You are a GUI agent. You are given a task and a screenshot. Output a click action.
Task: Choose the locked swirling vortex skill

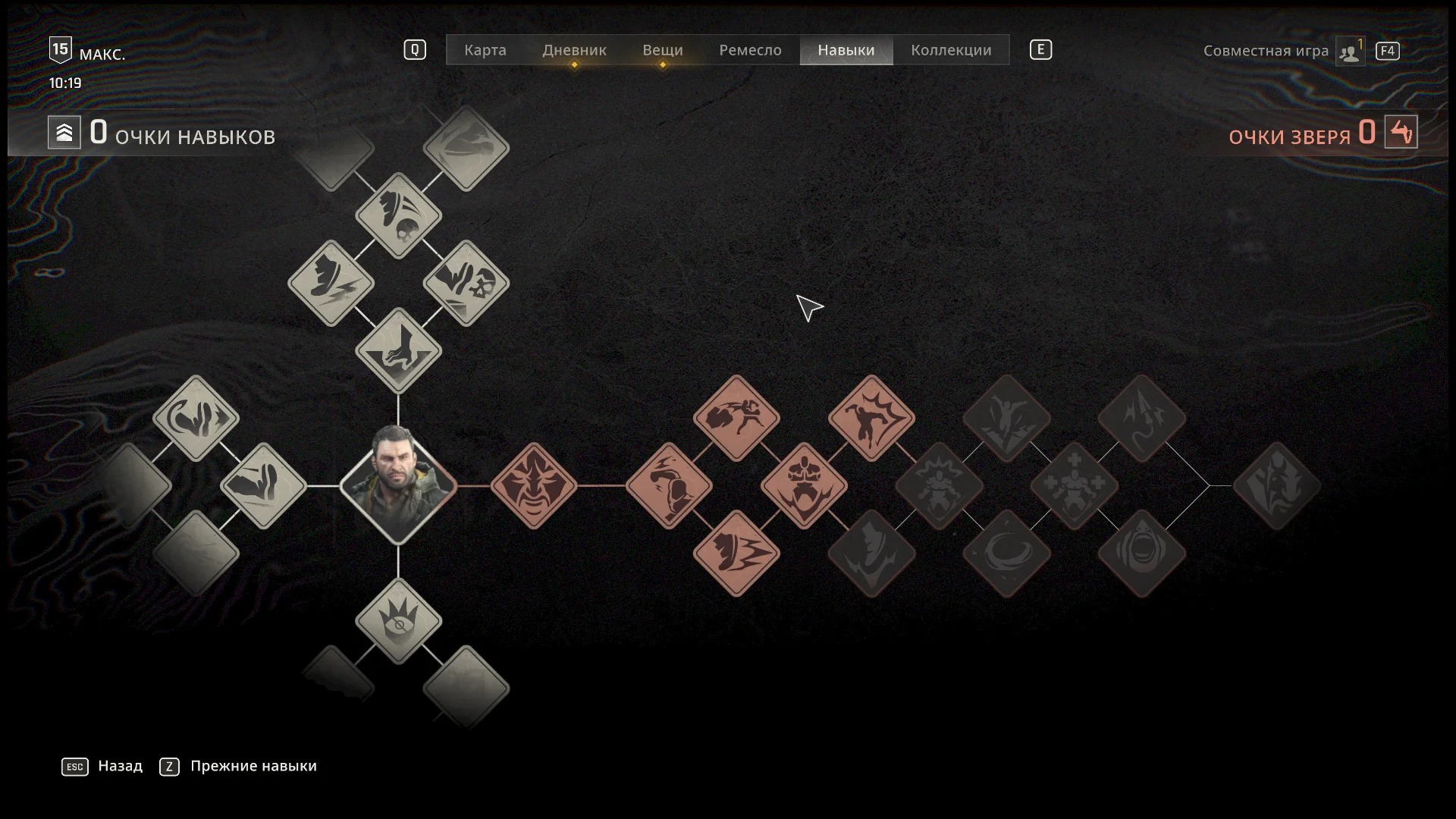tap(1006, 553)
